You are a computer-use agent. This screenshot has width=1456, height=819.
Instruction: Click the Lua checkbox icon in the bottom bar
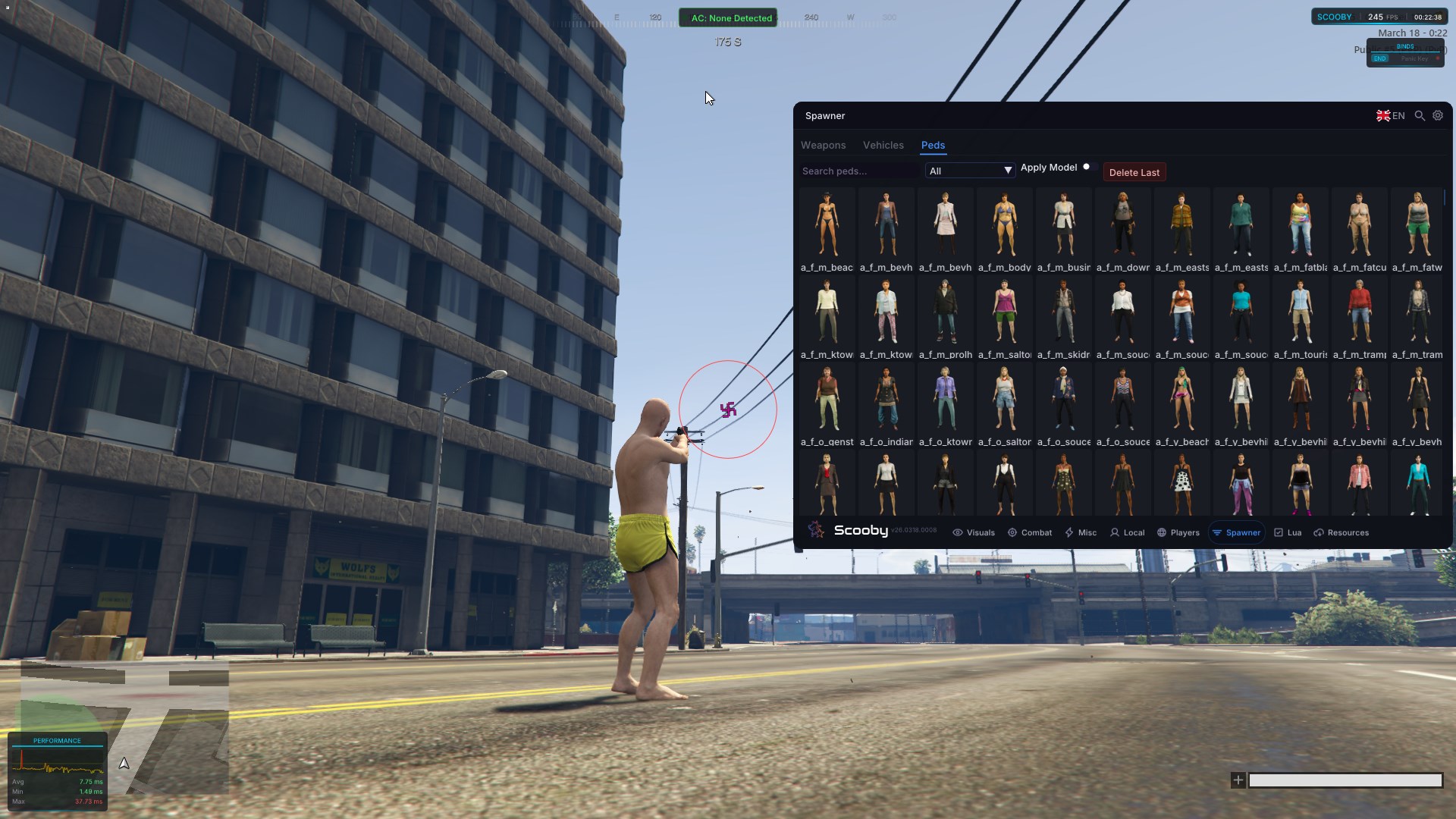[x=1279, y=532]
